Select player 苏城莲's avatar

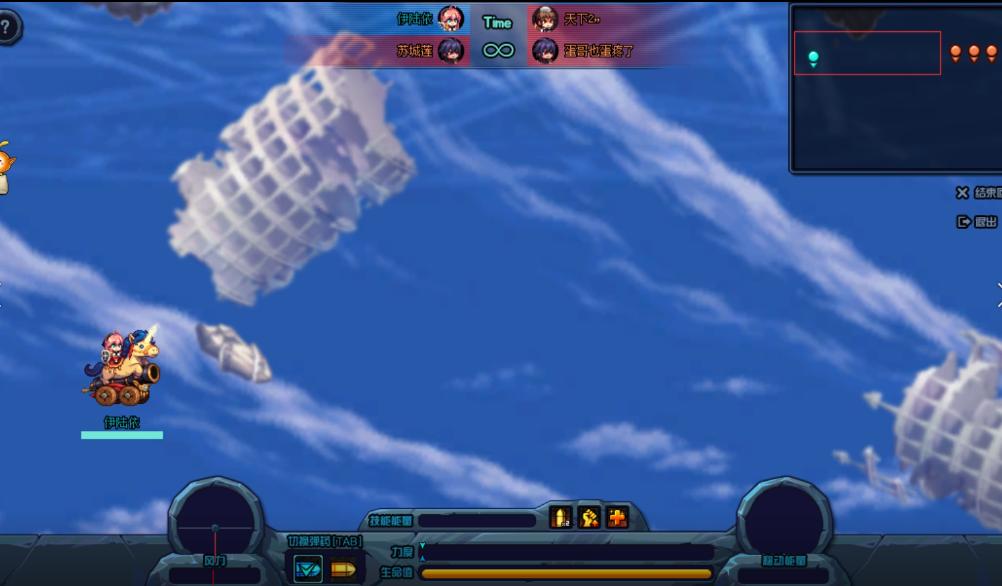[x=451, y=50]
